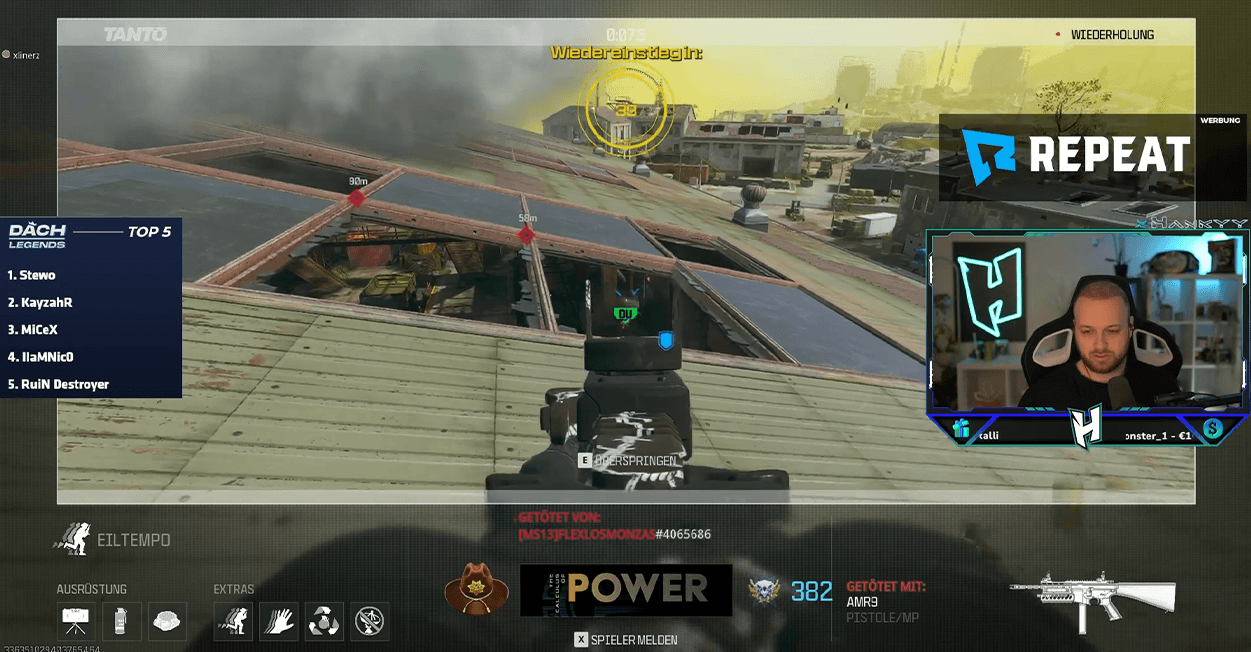Image resolution: width=1251 pixels, height=652 pixels.
Task: Open the REPEAT advertisement banner
Action: point(1078,157)
